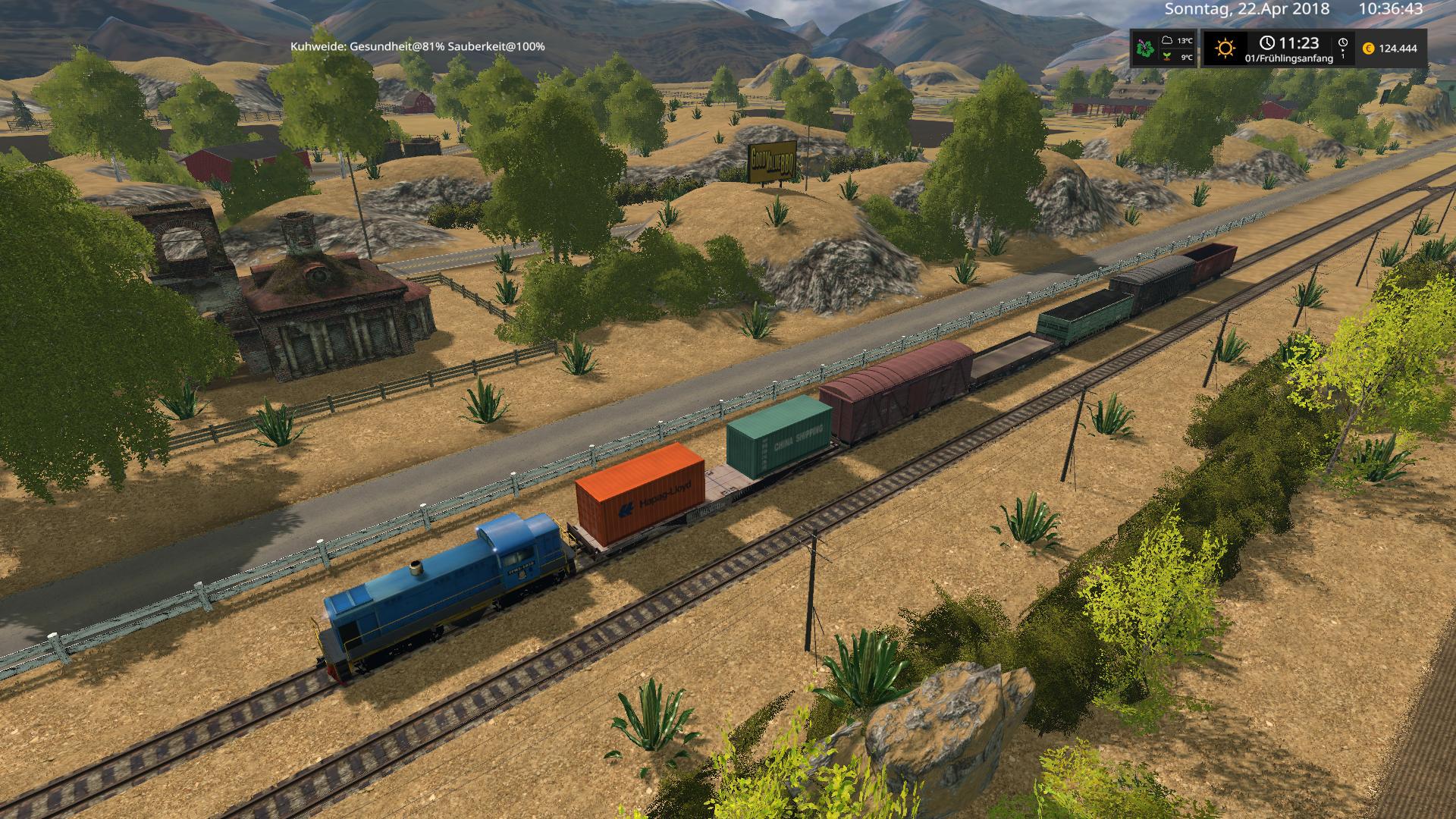
Task: Click the spring flower season icon
Action: 1144,49
